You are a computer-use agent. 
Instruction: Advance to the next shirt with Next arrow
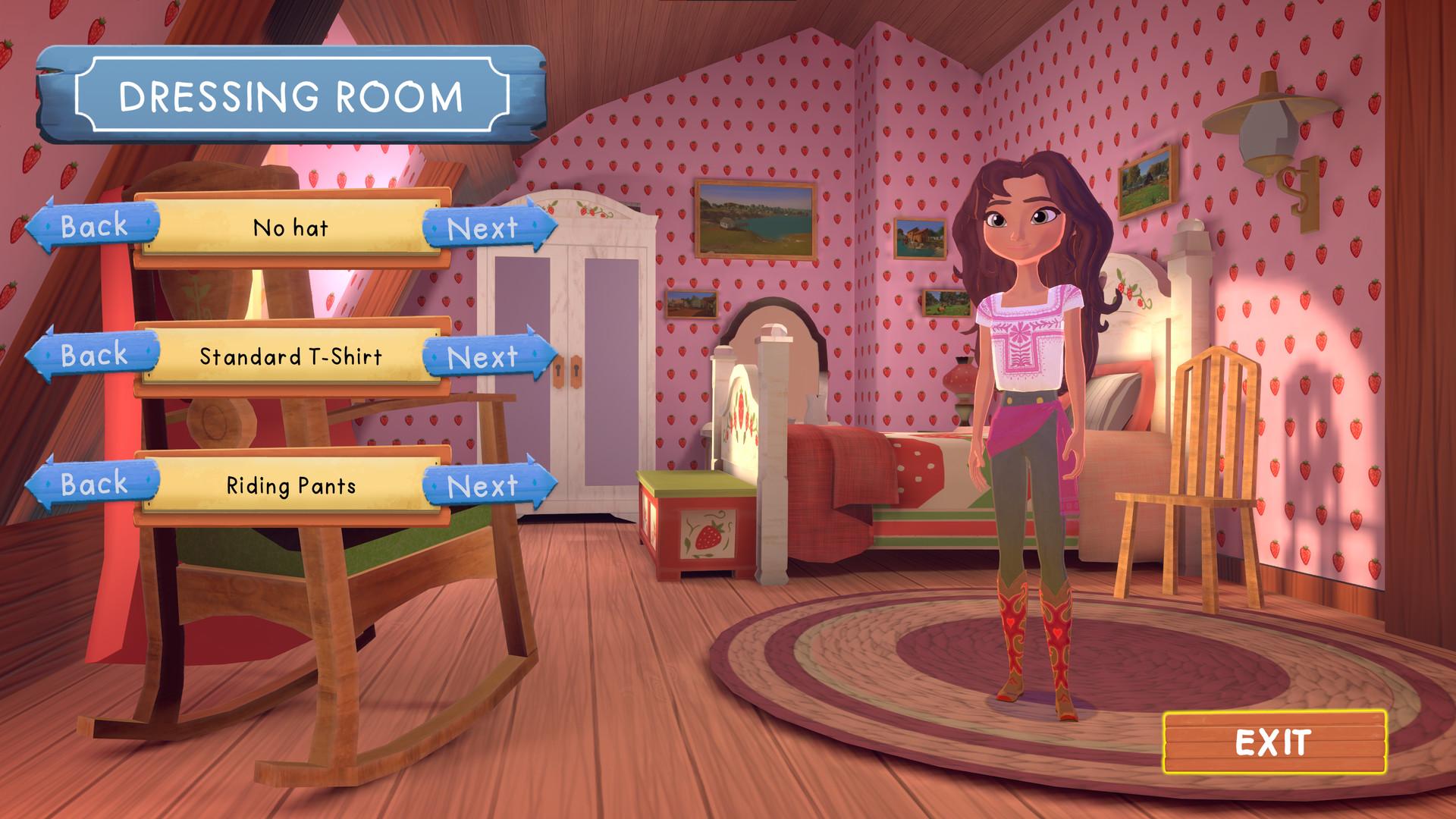pyautogui.click(x=485, y=356)
